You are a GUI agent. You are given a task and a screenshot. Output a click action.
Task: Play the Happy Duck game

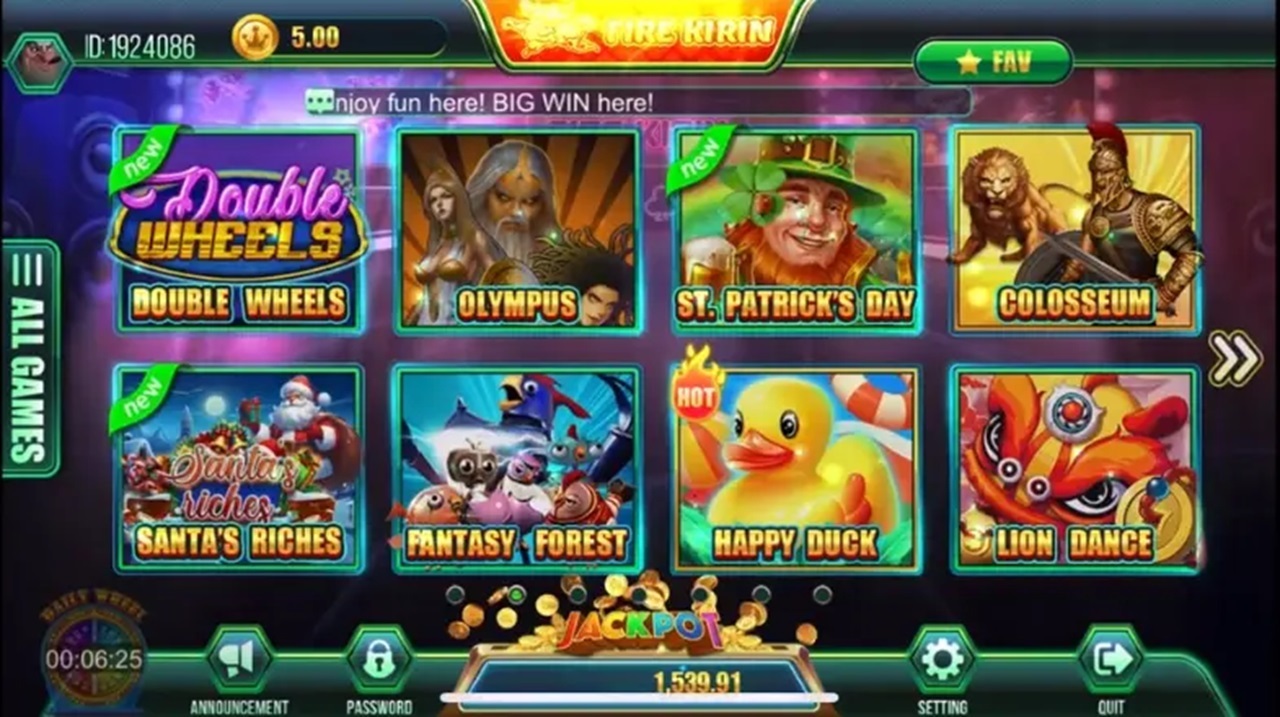tap(795, 468)
